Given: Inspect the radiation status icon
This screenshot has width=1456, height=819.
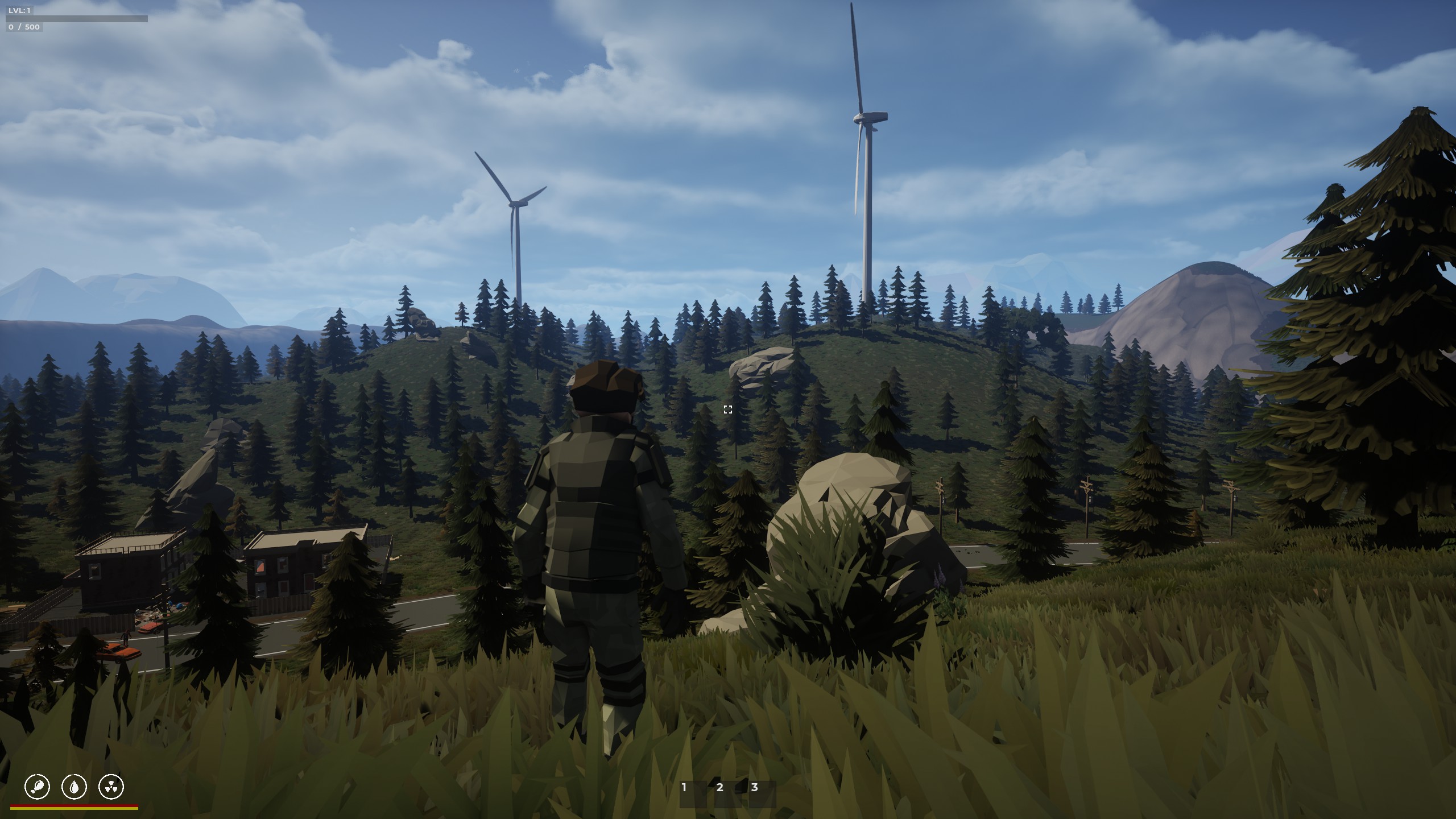Looking at the screenshot, I should [111, 787].
